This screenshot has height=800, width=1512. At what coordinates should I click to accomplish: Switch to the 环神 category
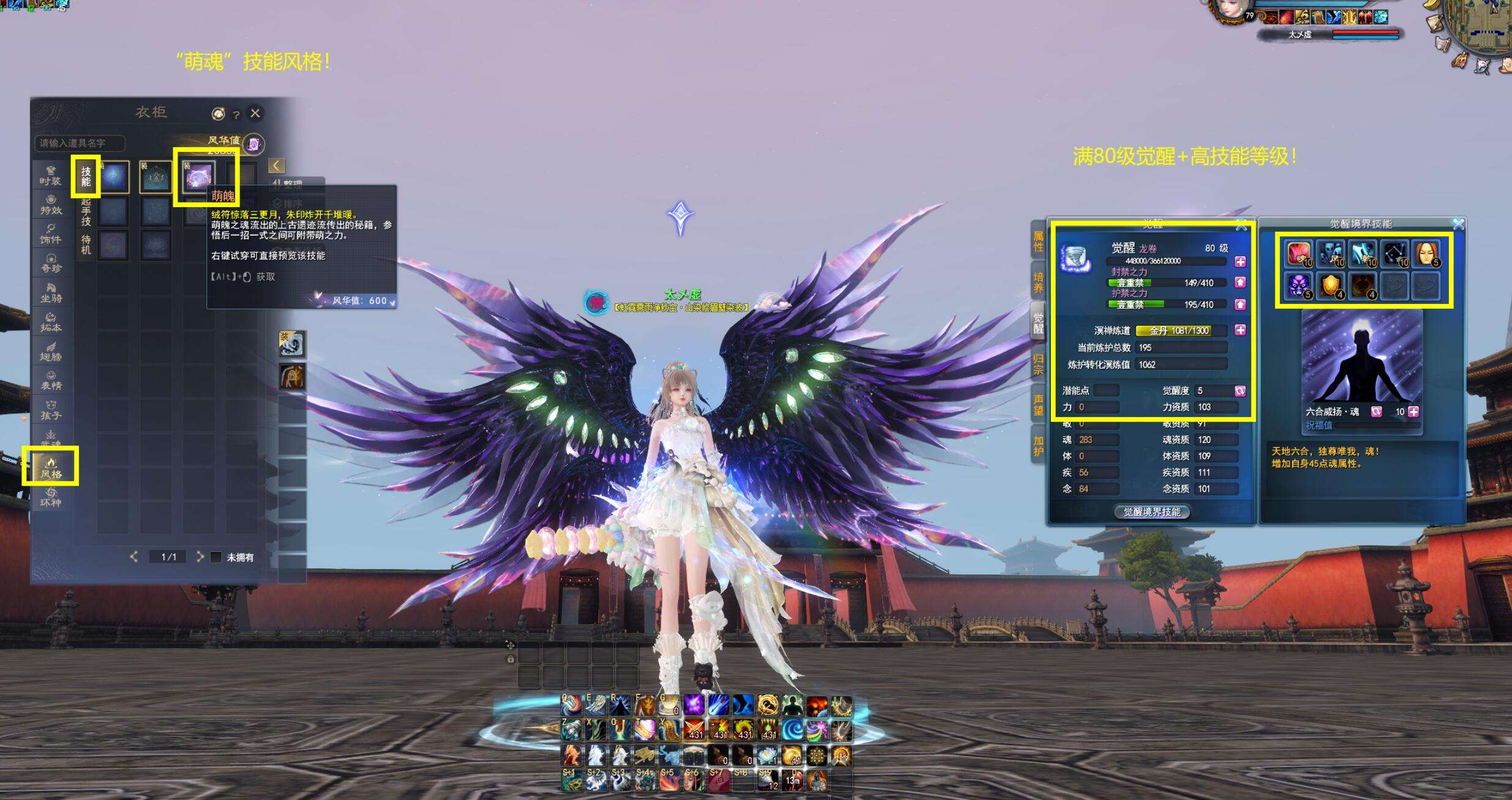pos(51,497)
